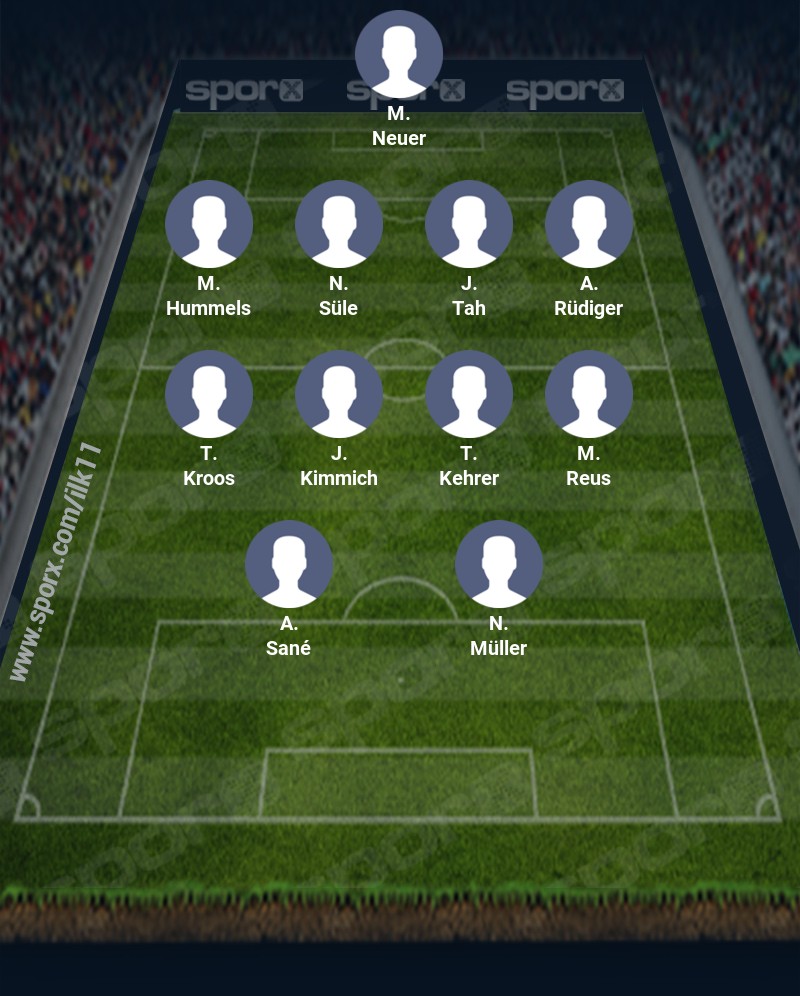Select goalkeeper M. Neuer's avatar
800x996 pixels.
[x=399, y=54]
